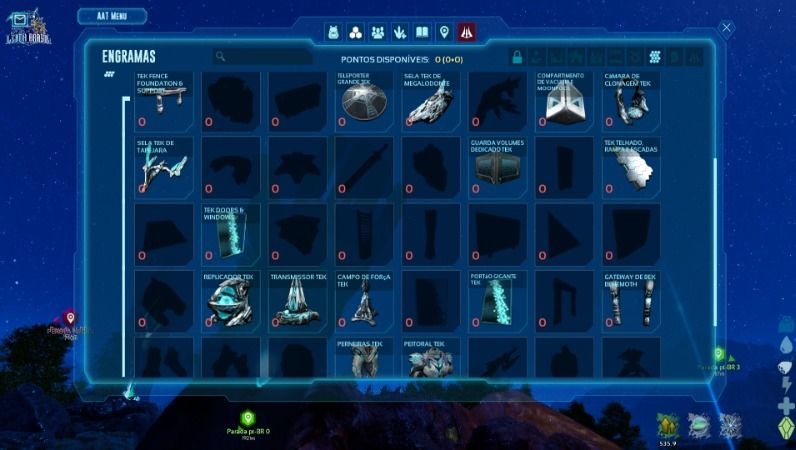
Task: Open the book notes tab
Action: (422, 32)
